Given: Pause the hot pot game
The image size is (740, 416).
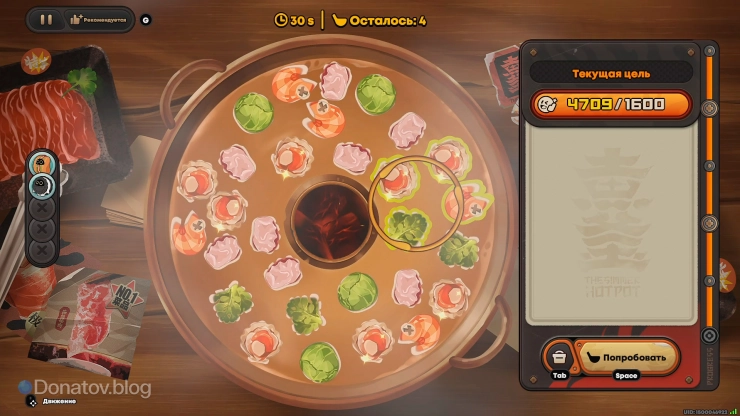Looking at the screenshot, I should (46, 19).
